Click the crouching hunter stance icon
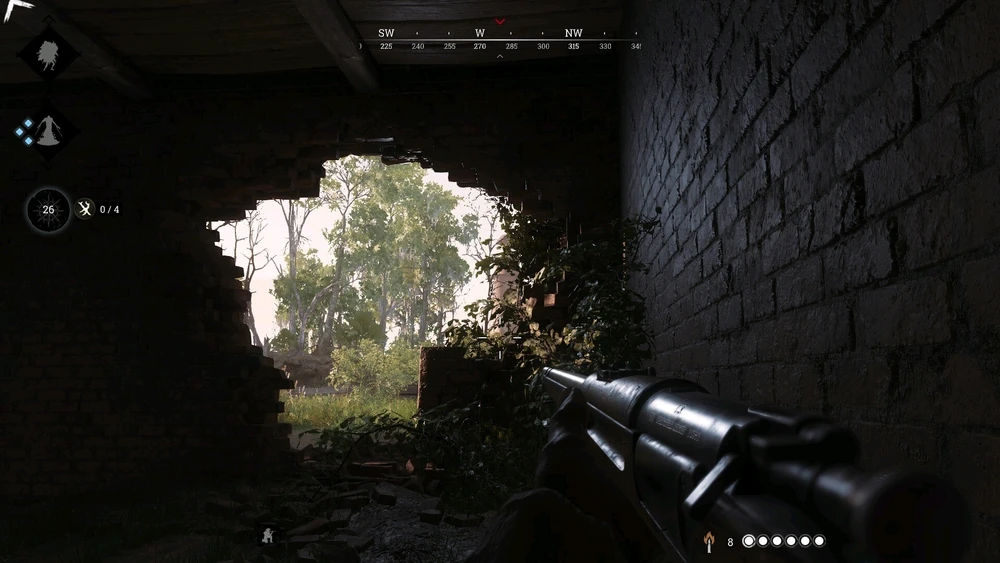 268,536
